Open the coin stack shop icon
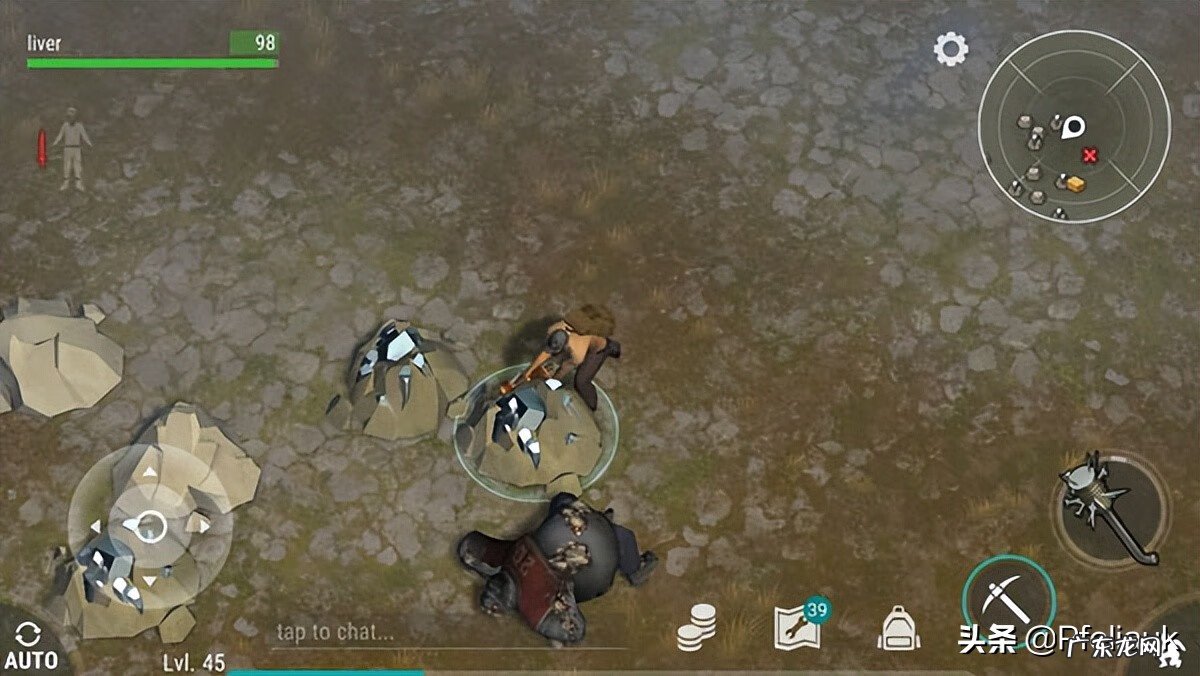The width and height of the screenshot is (1200, 676). click(x=697, y=628)
